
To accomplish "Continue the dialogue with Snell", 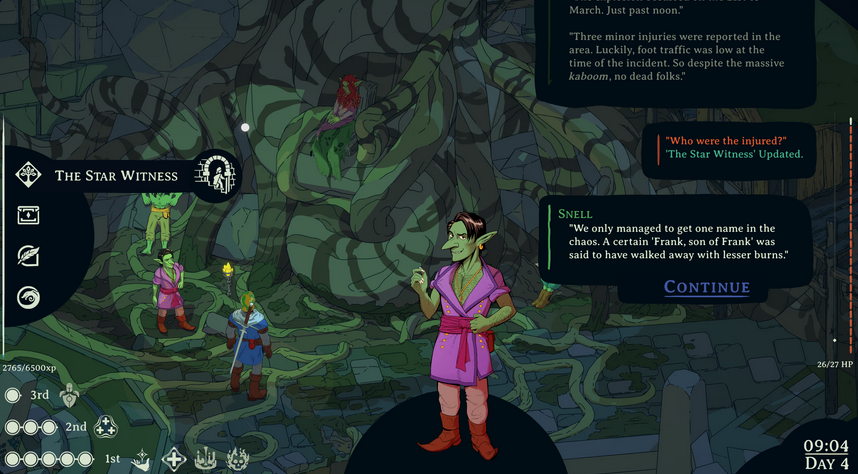I will 706,288.
